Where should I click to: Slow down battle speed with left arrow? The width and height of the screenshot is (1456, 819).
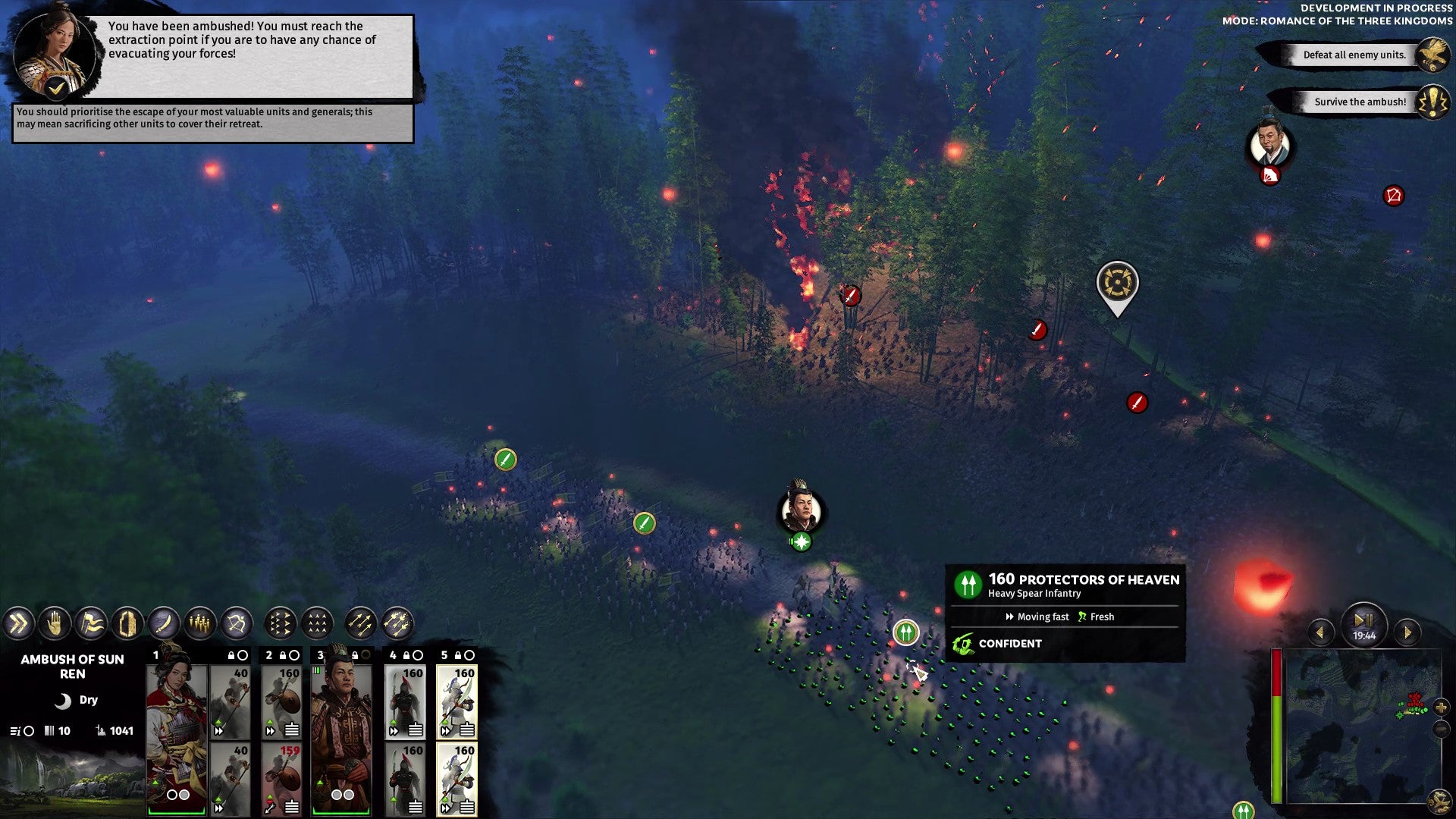coord(1320,632)
